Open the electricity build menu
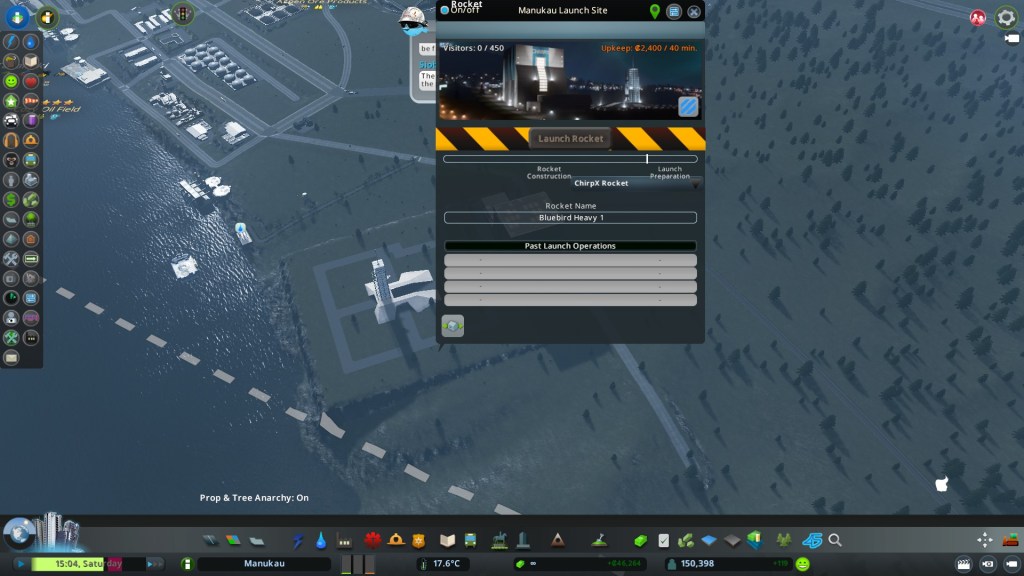The height and width of the screenshot is (576, 1024). pyautogui.click(x=297, y=541)
